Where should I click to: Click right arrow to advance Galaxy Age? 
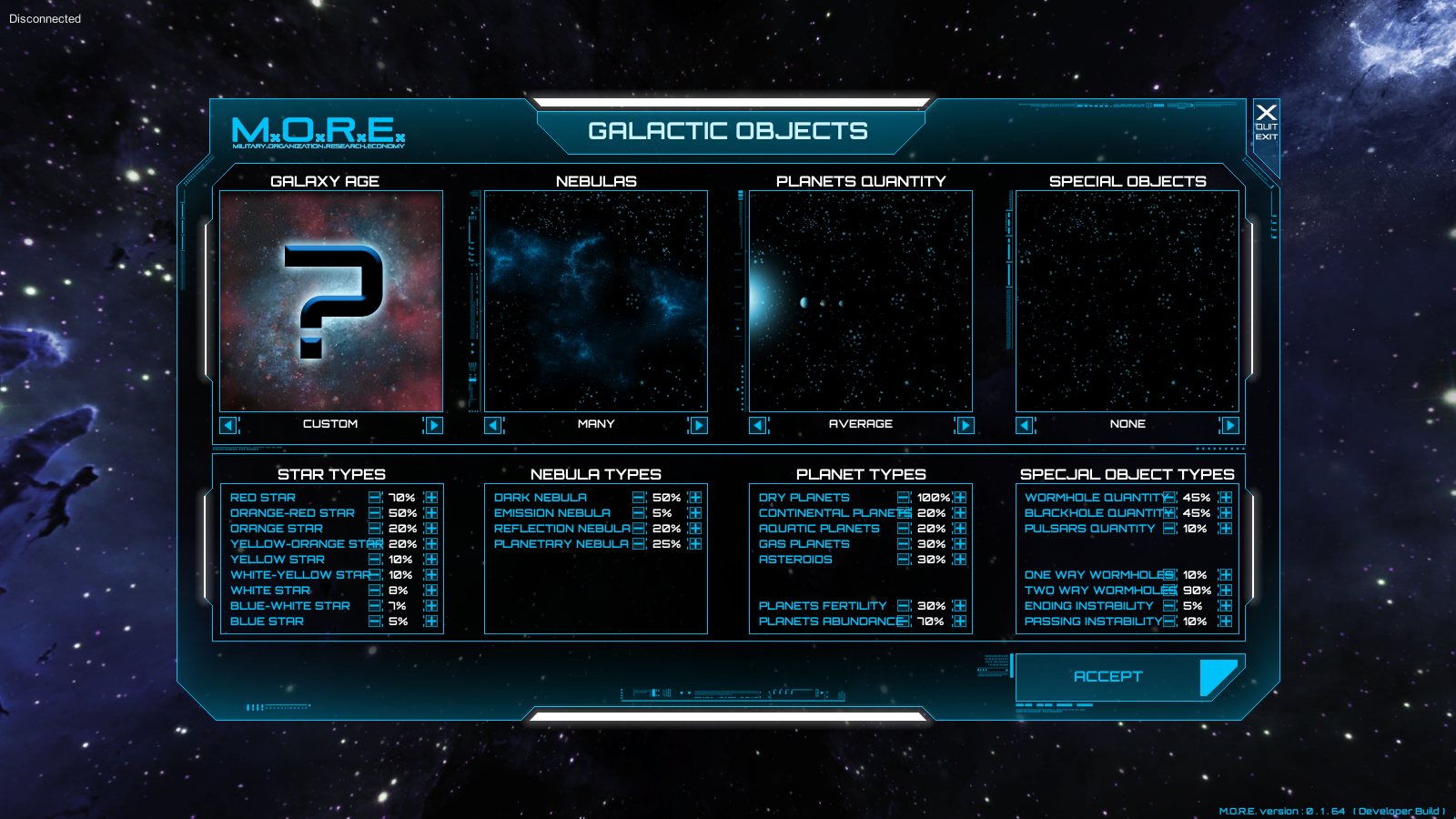pos(433,425)
